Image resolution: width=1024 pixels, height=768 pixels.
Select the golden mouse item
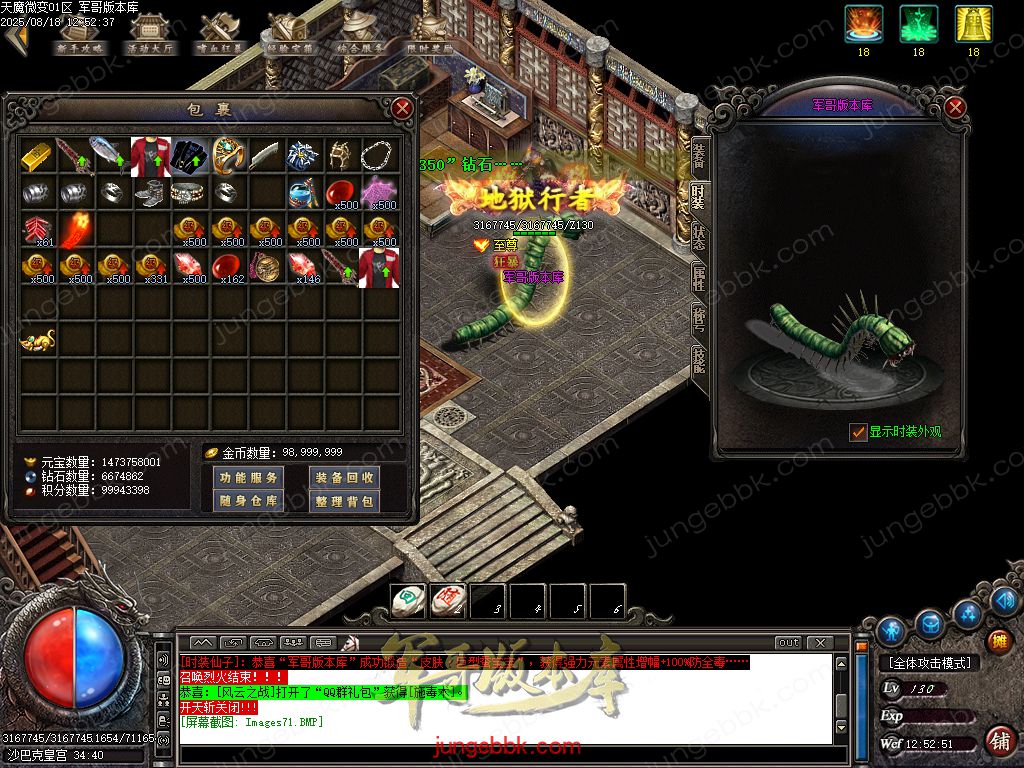(39, 341)
